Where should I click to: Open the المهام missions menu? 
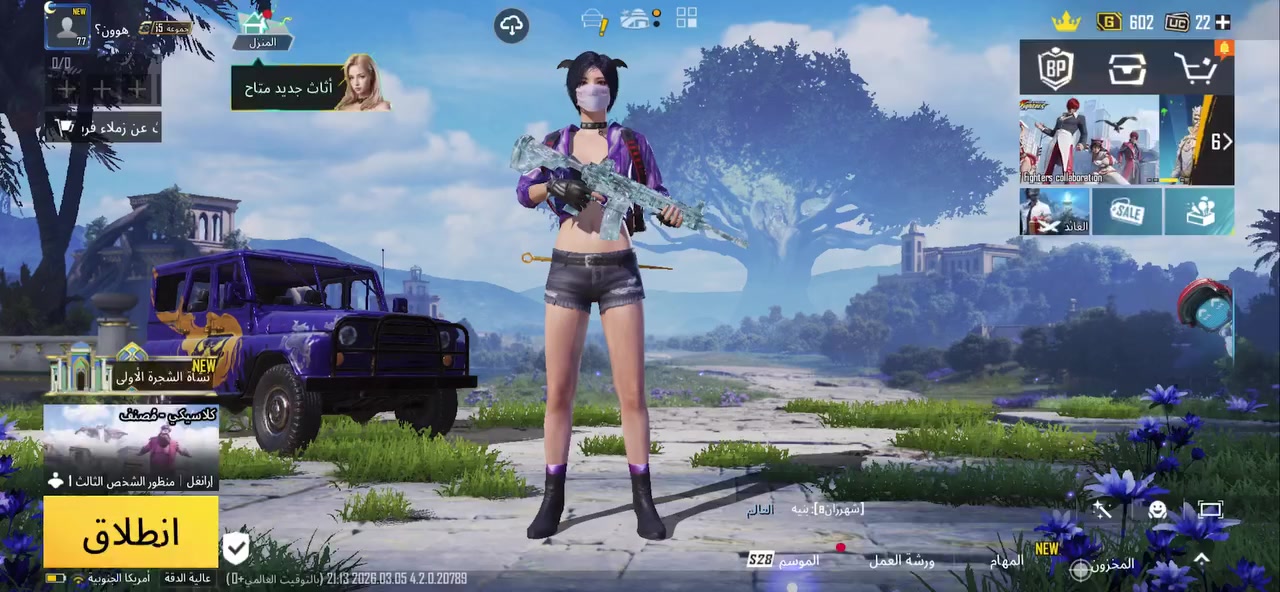[1008, 561]
